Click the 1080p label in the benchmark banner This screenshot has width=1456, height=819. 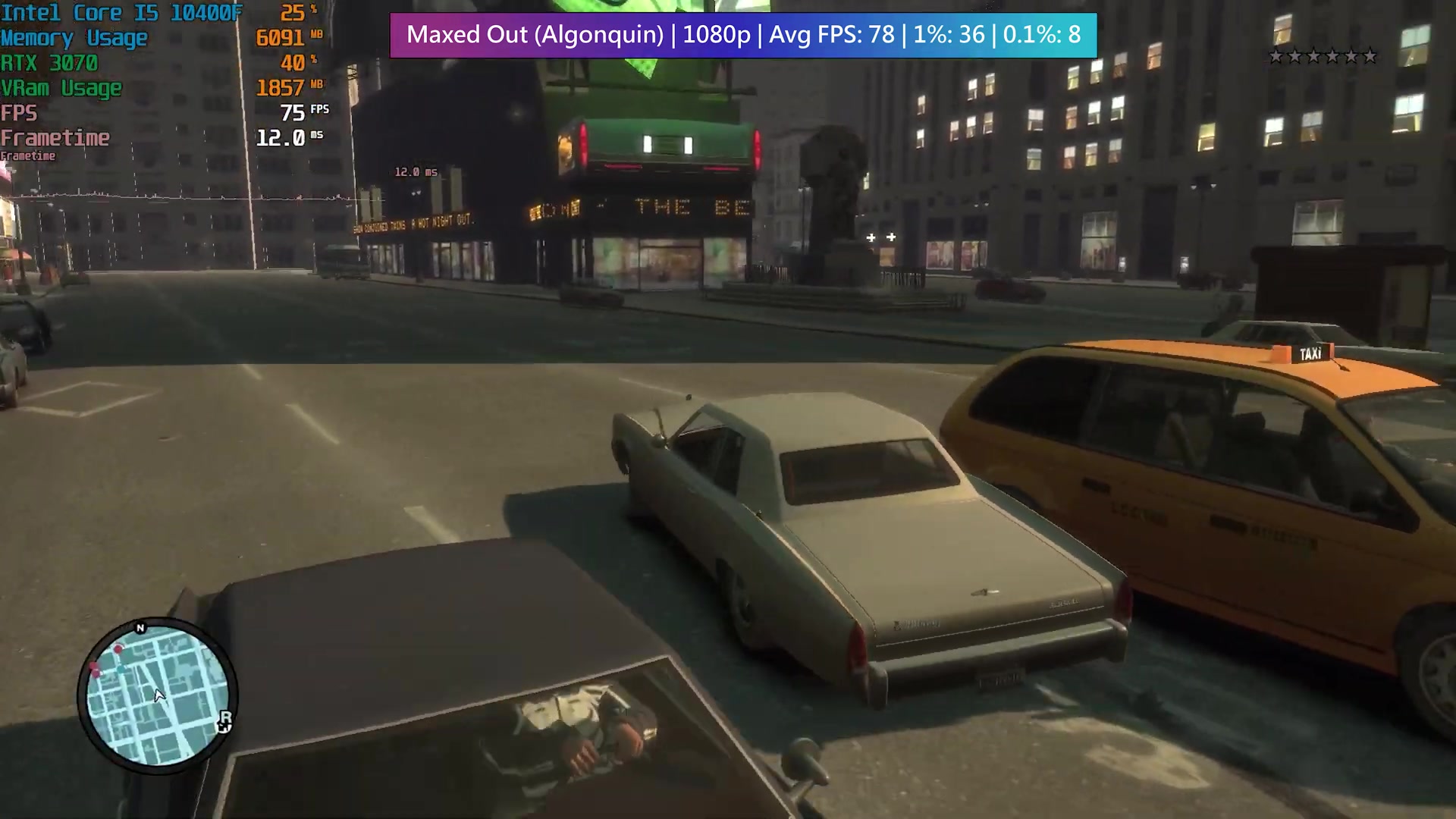[x=714, y=35]
